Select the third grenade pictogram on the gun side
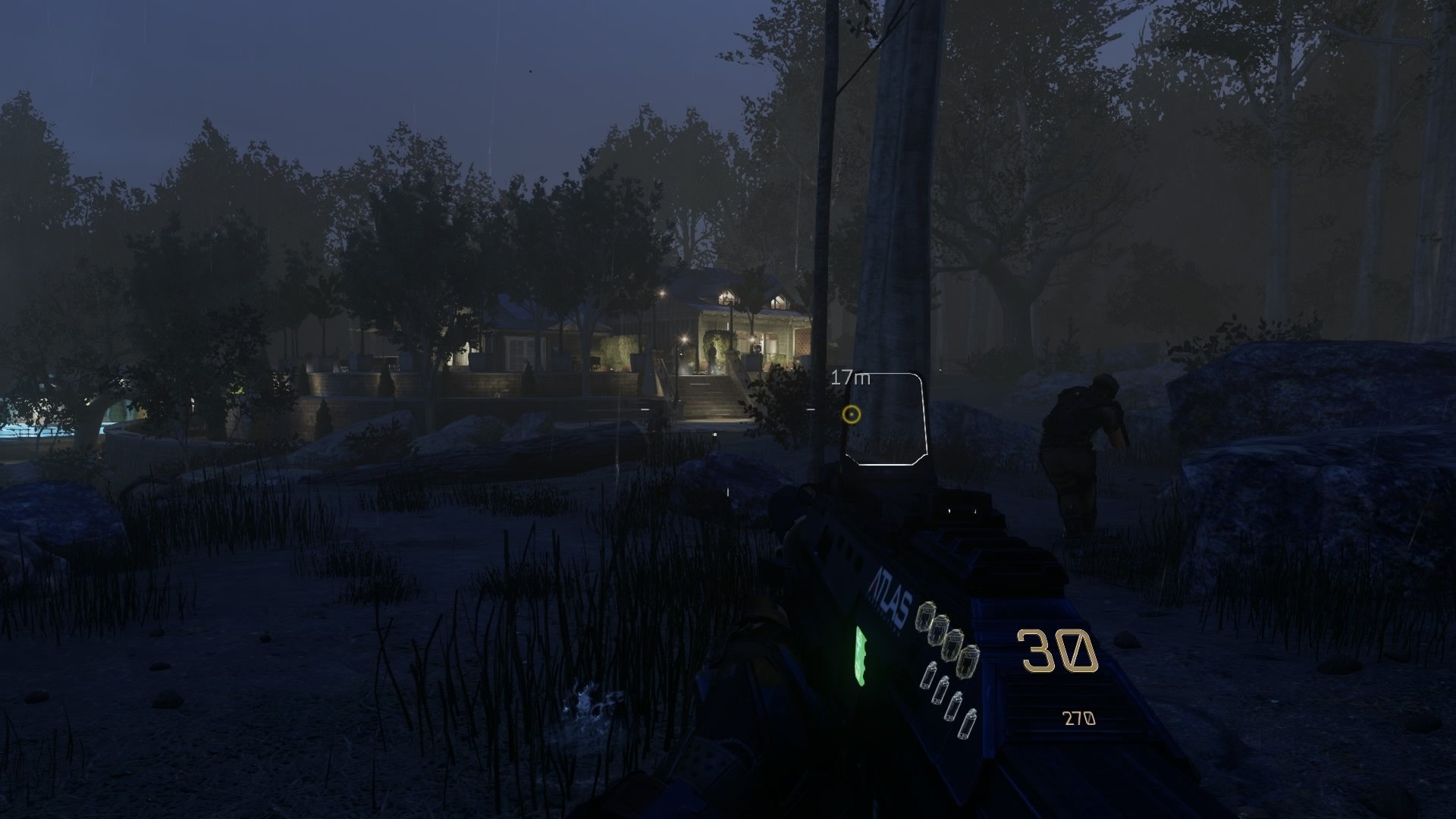The image size is (1456, 819). (954, 646)
